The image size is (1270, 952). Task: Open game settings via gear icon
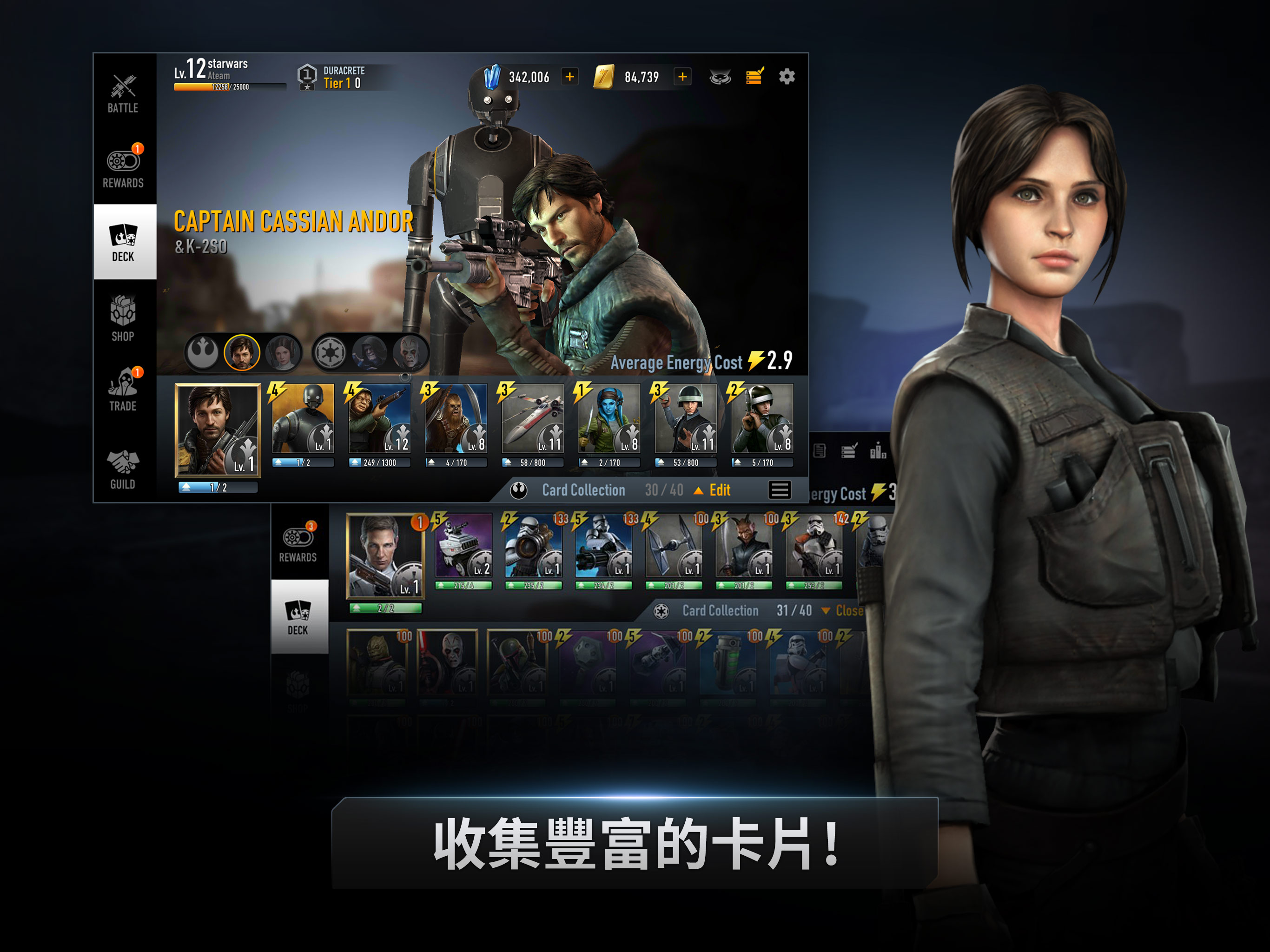coord(787,76)
